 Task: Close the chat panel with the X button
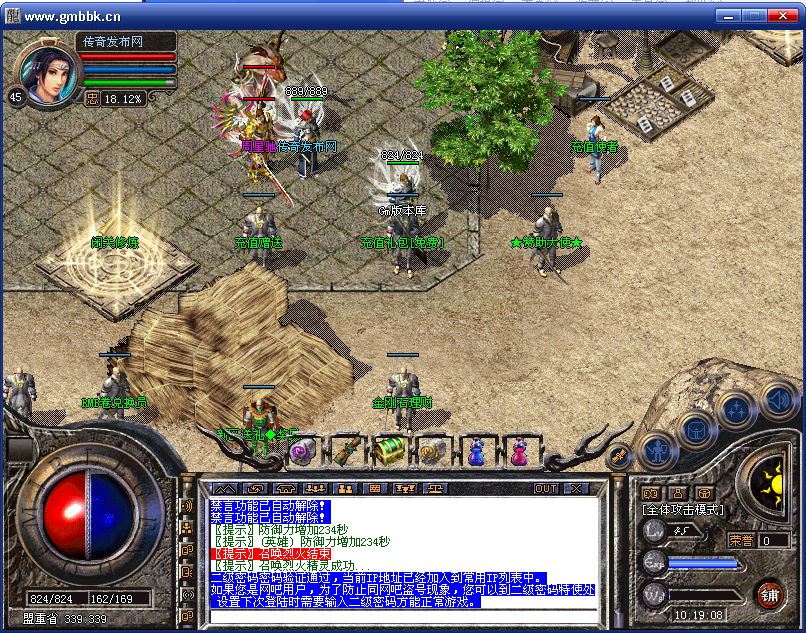click(x=576, y=489)
